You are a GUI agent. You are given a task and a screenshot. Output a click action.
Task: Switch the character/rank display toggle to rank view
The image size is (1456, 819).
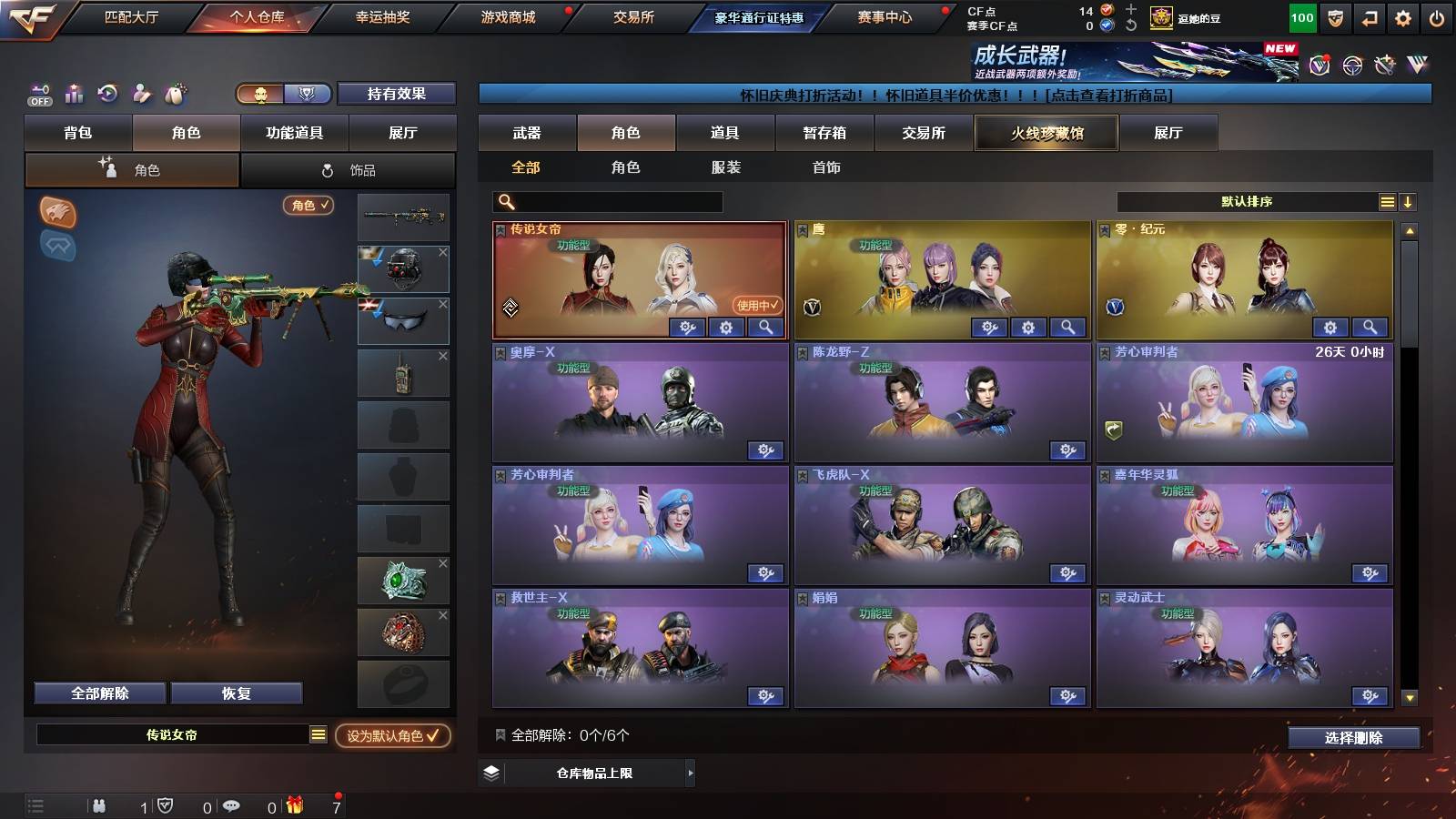[x=308, y=94]
